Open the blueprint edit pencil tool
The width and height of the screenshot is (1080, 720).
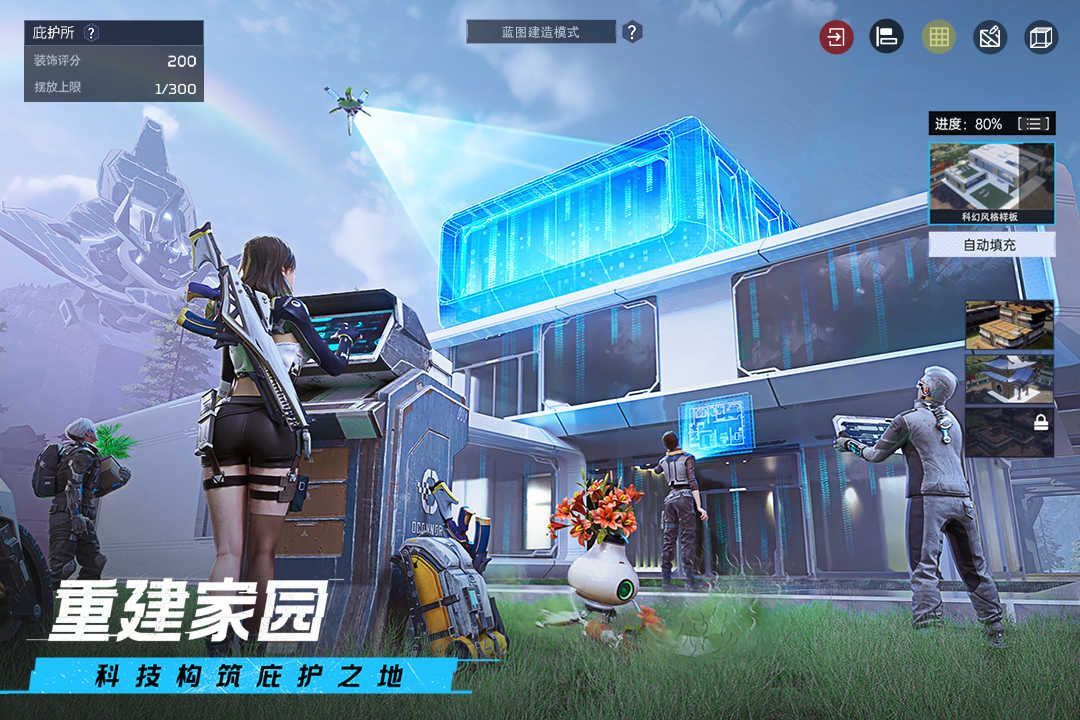click(990, 38)
